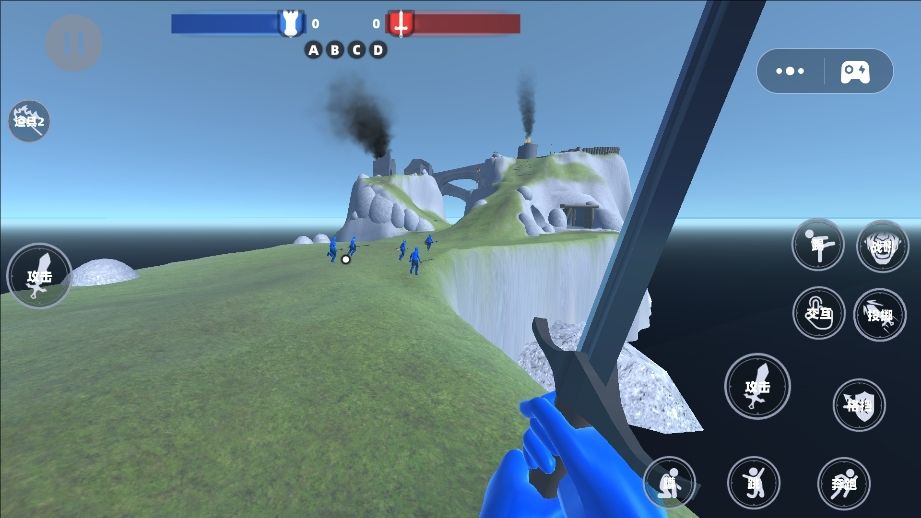Activate the 奔跑 sprint button

(843, 483)
